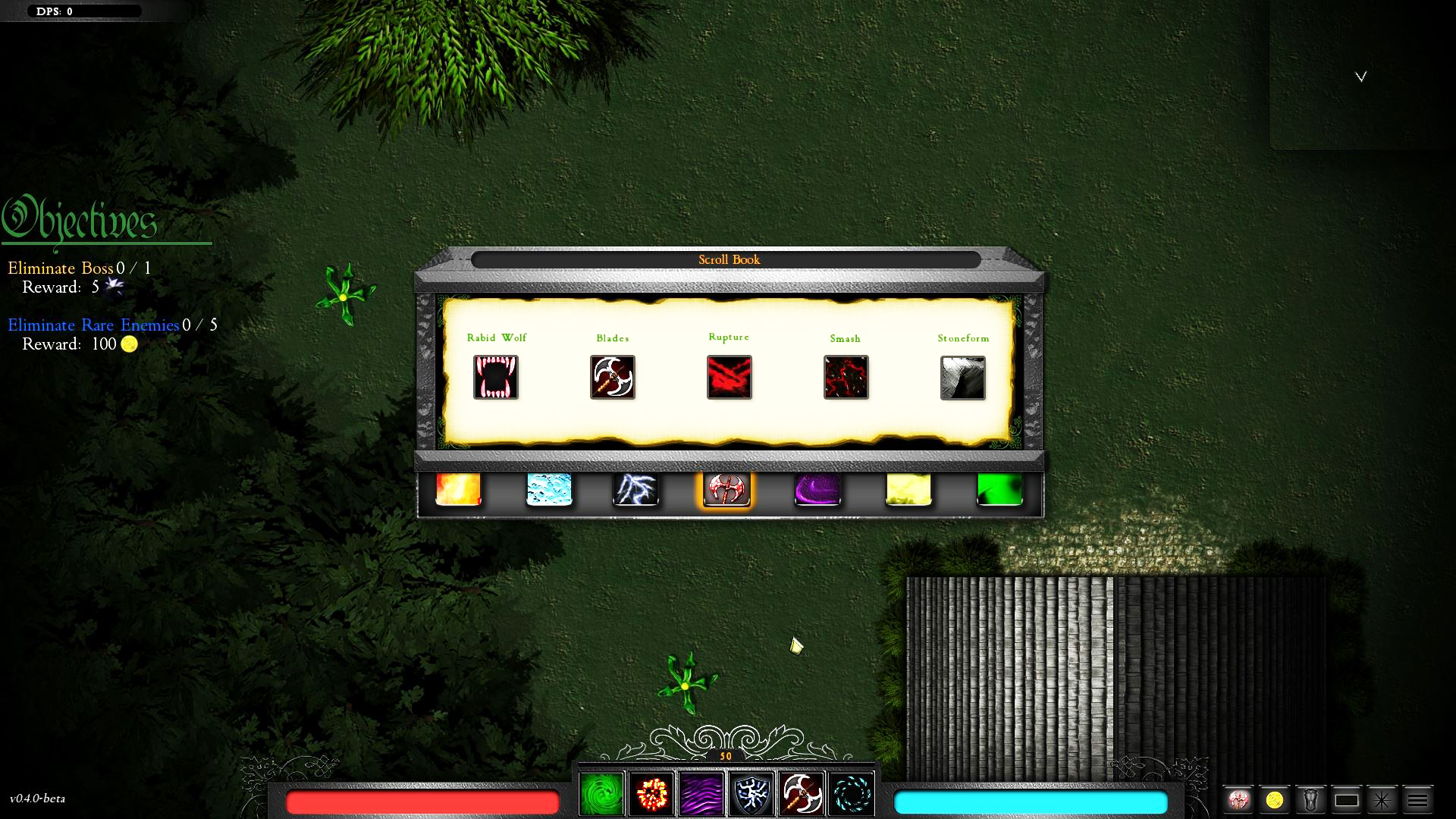This screenshot has height=819, width=1456.
Task: Toggle the highlighted axe scroll category tab
Action: tap(726, 490)
